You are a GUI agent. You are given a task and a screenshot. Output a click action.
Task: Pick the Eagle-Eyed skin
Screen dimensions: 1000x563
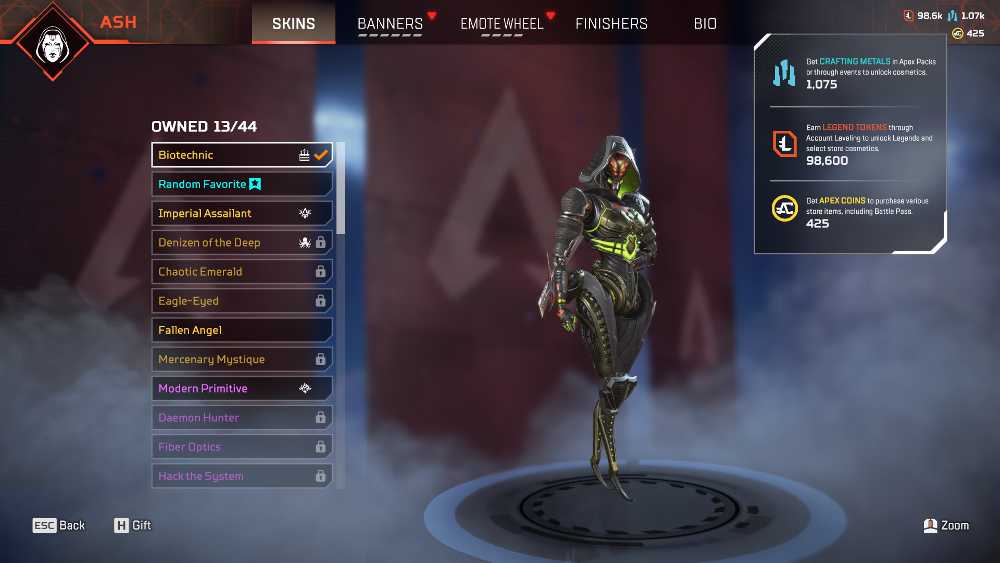tap(242, 300)
